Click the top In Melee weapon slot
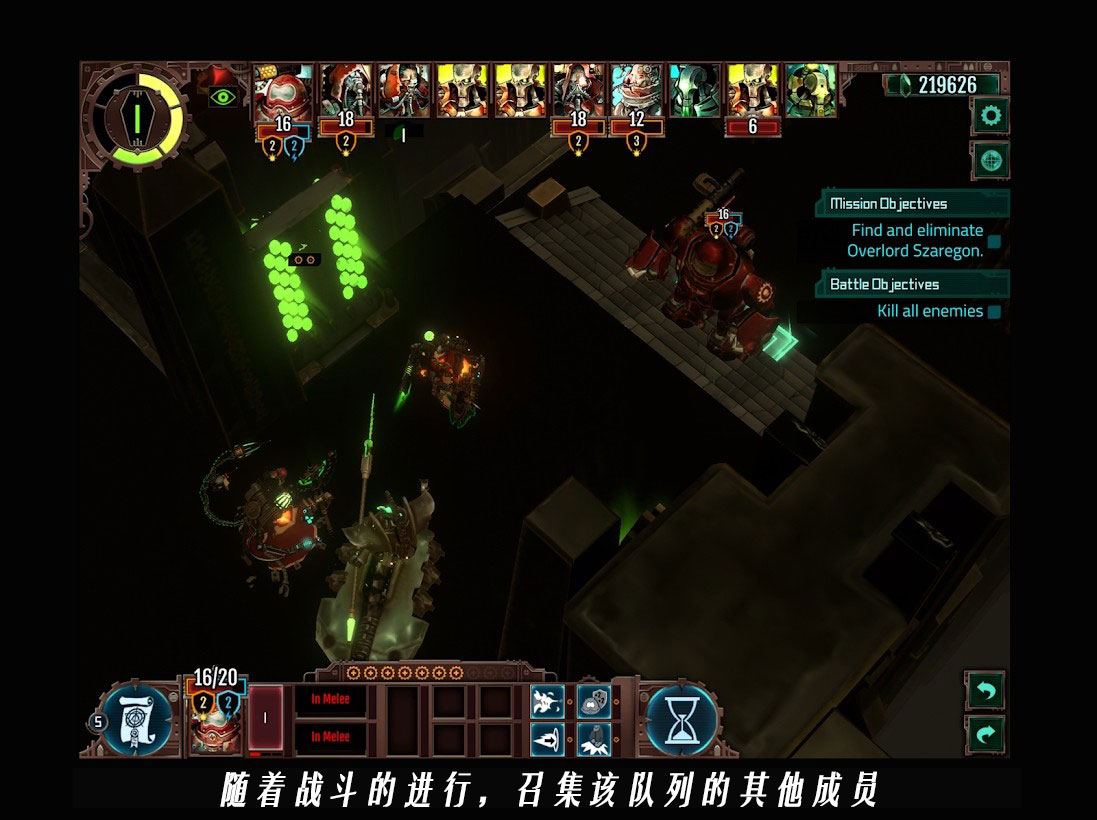The image size is (1097, 820). (x=330, y=700)
